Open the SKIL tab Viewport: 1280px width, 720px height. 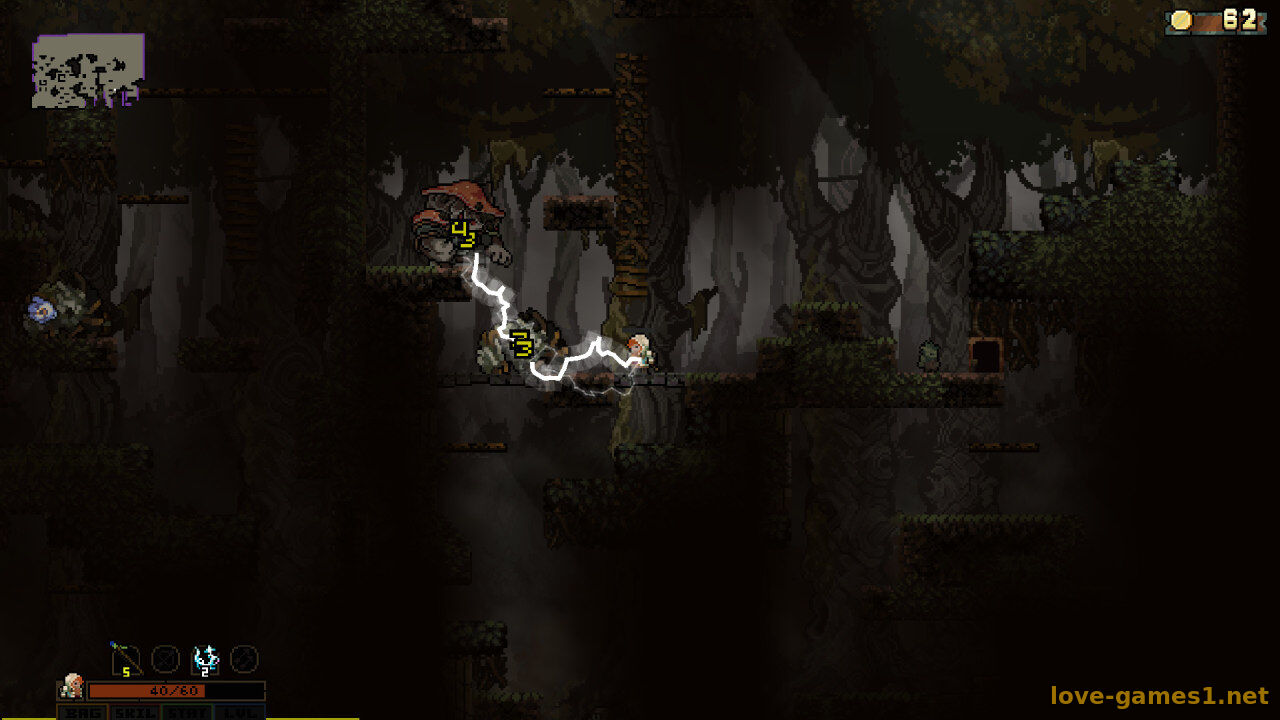(134, 712)
